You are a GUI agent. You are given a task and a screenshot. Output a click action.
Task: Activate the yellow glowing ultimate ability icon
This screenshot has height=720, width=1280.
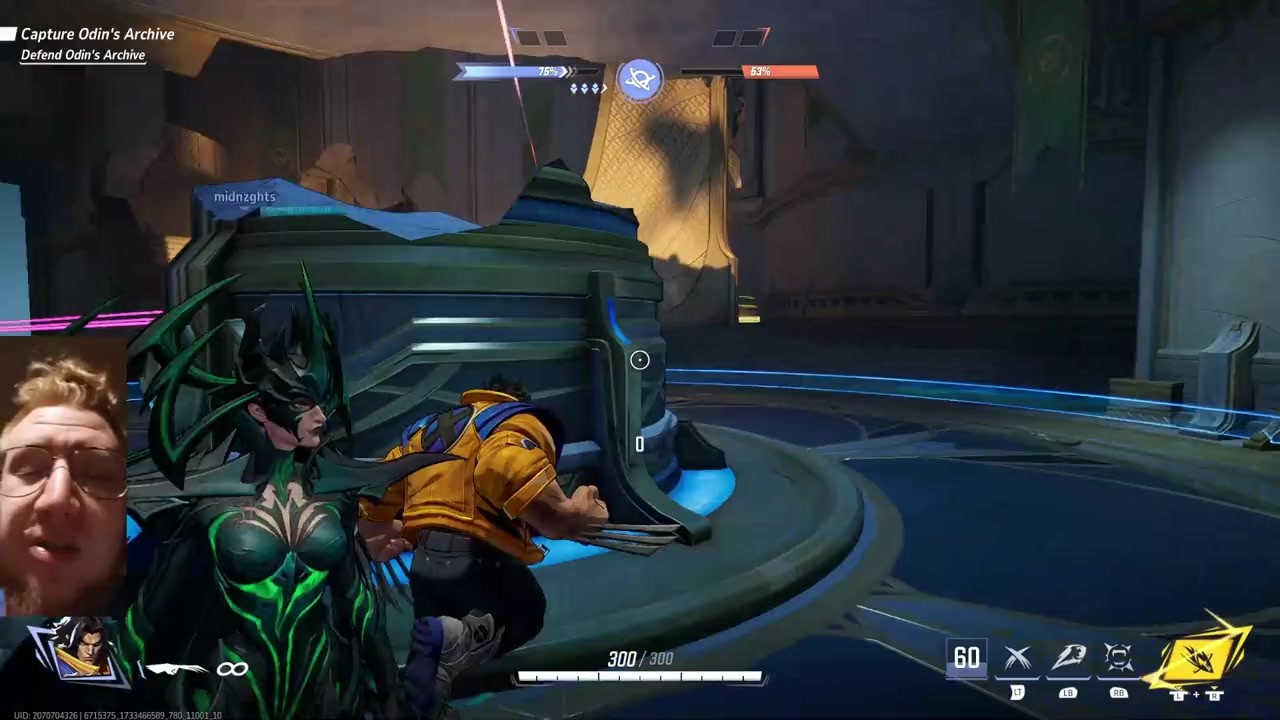(1198, 657)
